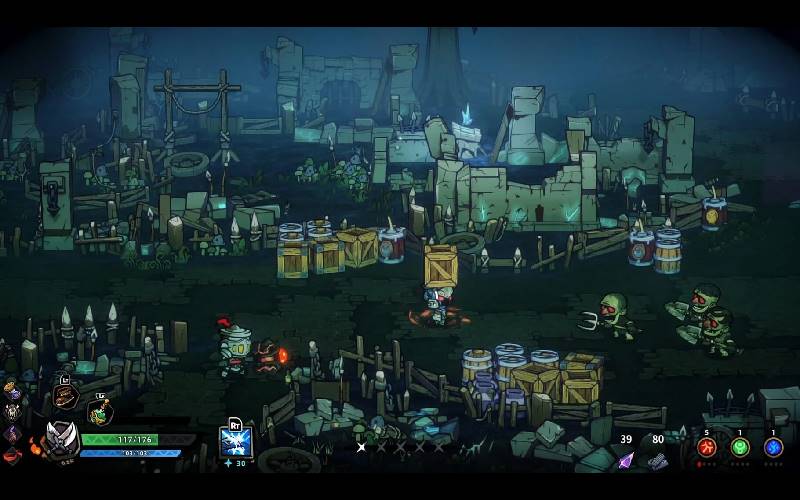Select the grey scrap material currency icon
Viewport: 800px width, 500px height.
[x=657, y=460]
